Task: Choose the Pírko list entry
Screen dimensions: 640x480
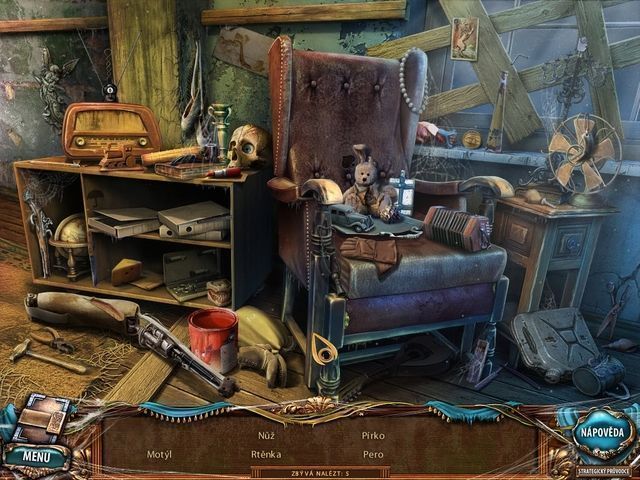Action: click(x=373, y=435)
